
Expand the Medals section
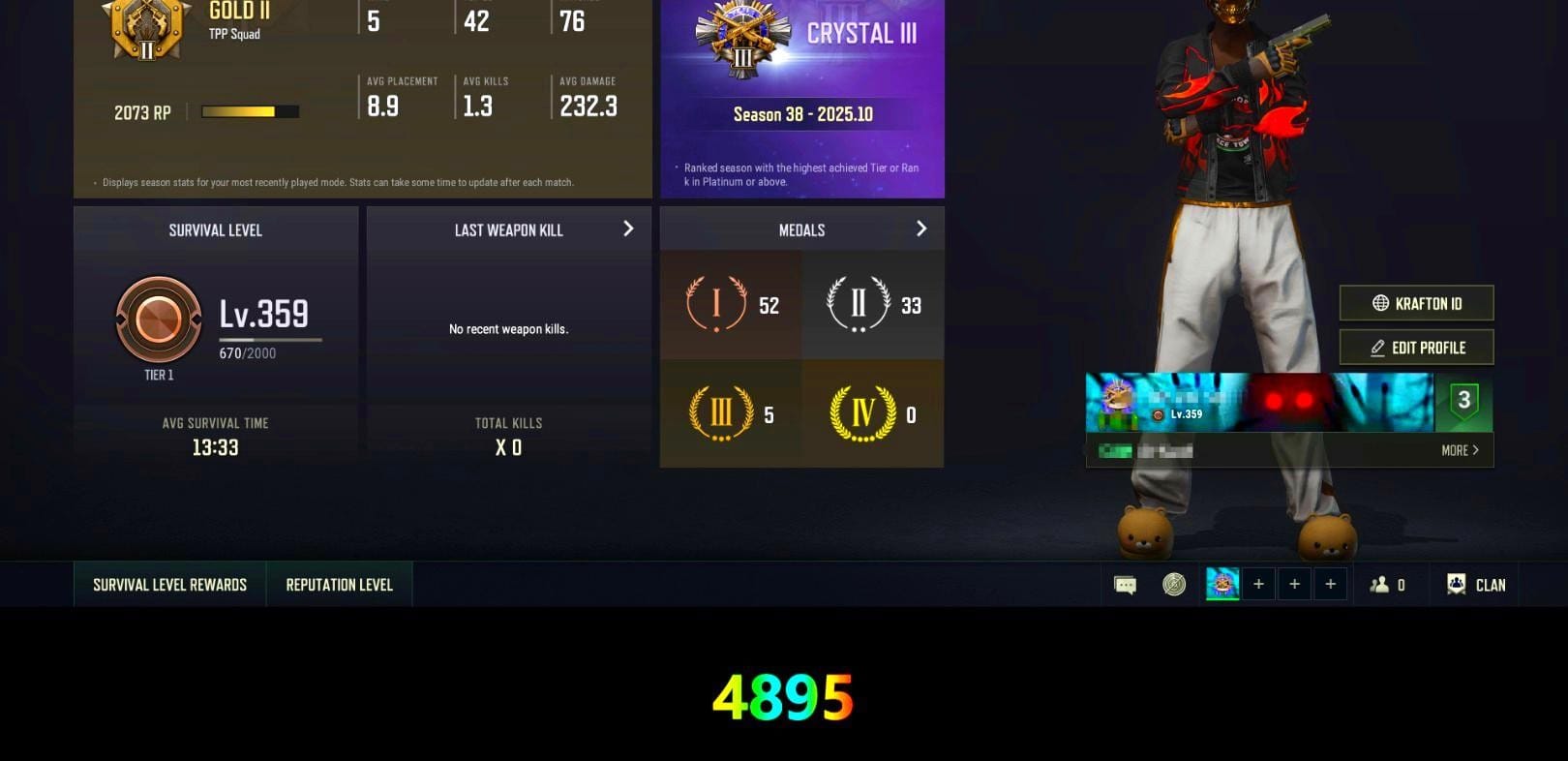click(x=920, y=228)
